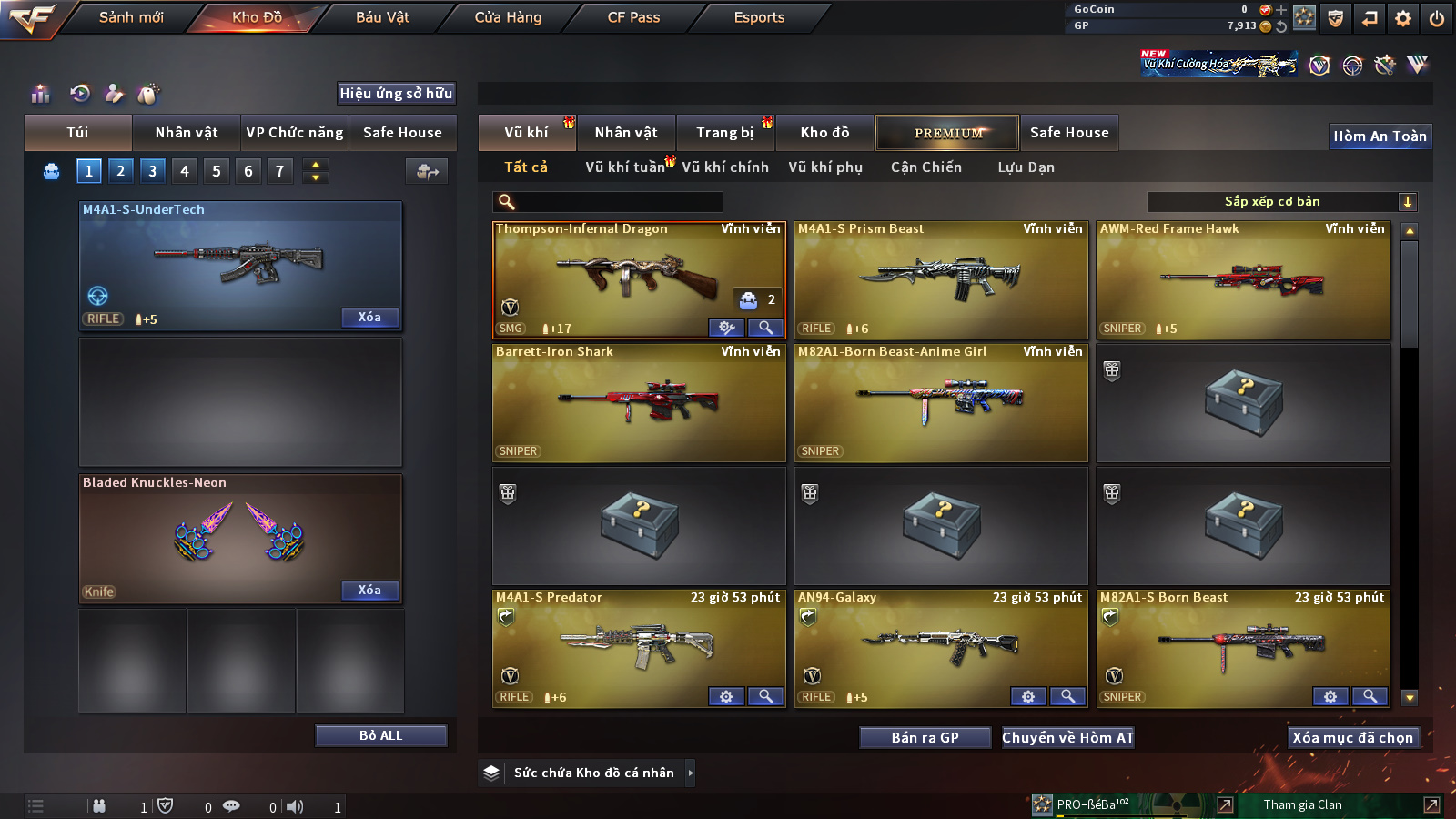Switch to the Nhân vật storage tab

625,133
